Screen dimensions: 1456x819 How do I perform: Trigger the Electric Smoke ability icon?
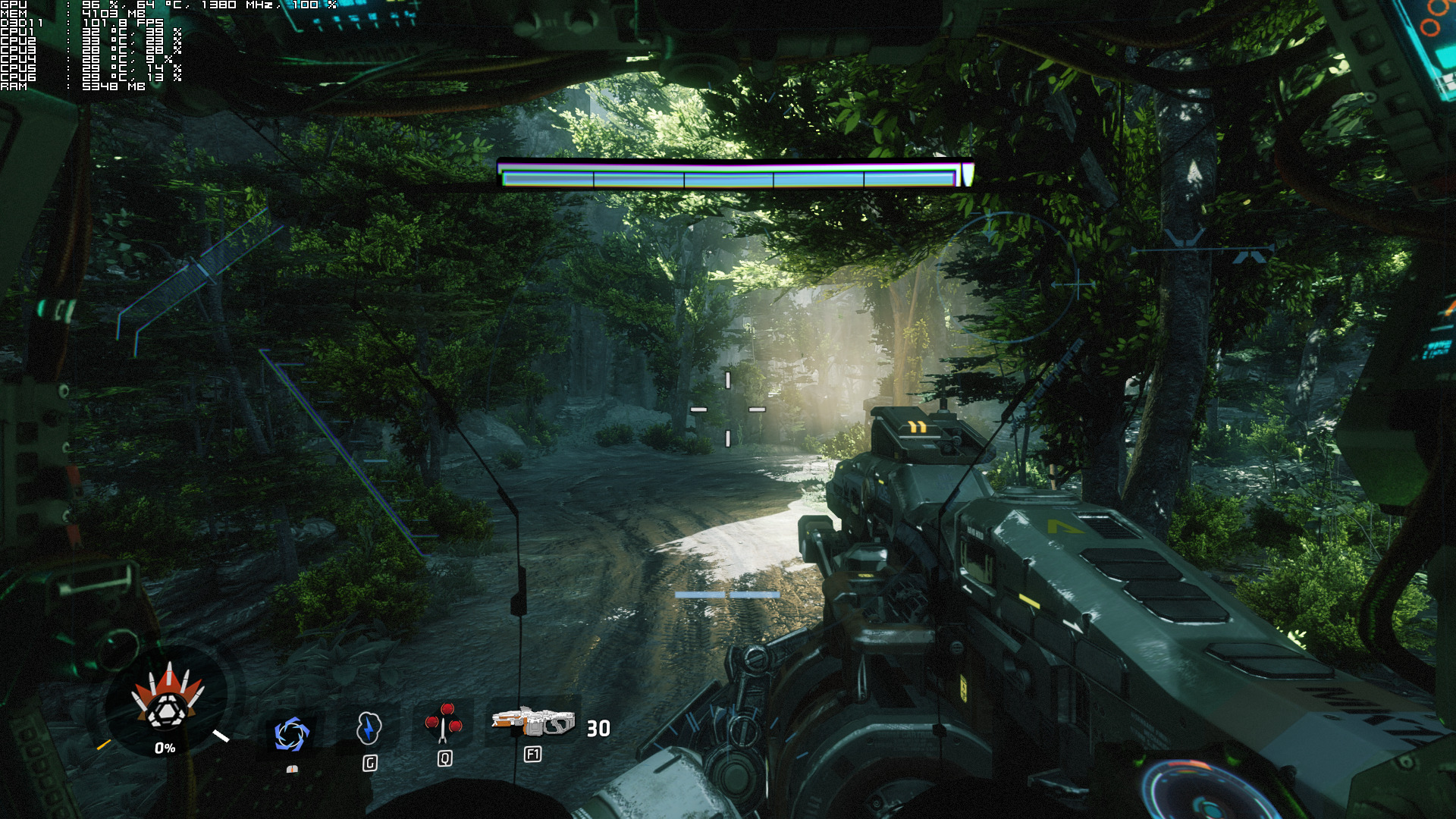tap(369, 728)
